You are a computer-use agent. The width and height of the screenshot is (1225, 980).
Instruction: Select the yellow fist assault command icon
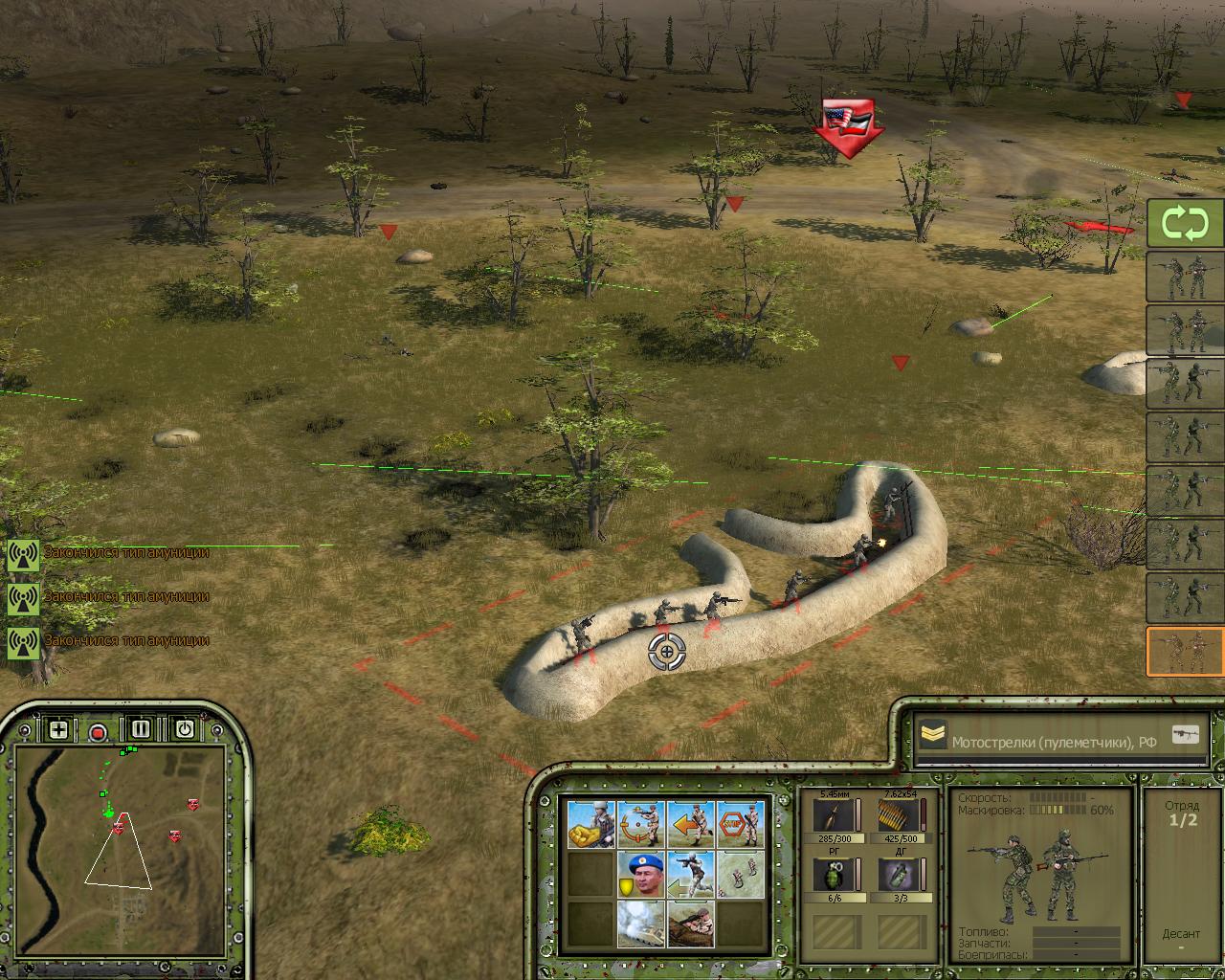pos(591,824)
